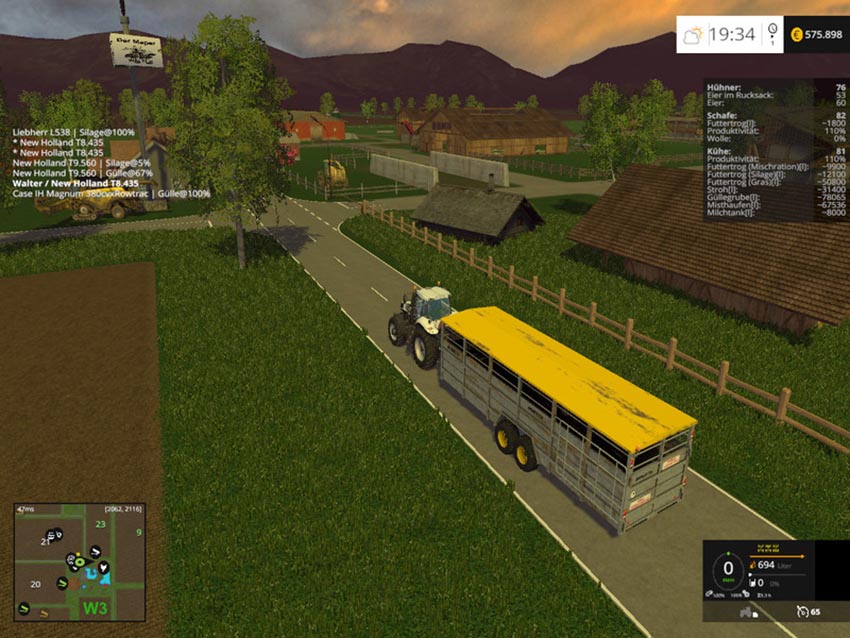Image resolution: width=850 pixels, height=638 pixels.
Task: Click the weather forecast icon
Action: (692, 36)
